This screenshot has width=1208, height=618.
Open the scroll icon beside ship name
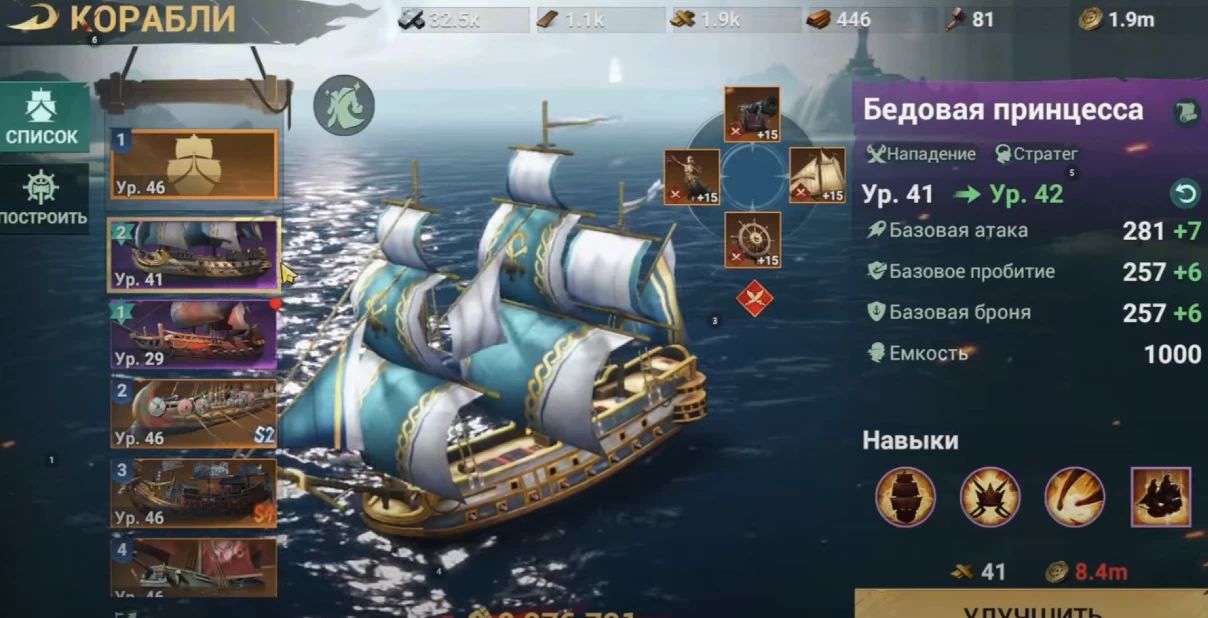pos(1186,111)
